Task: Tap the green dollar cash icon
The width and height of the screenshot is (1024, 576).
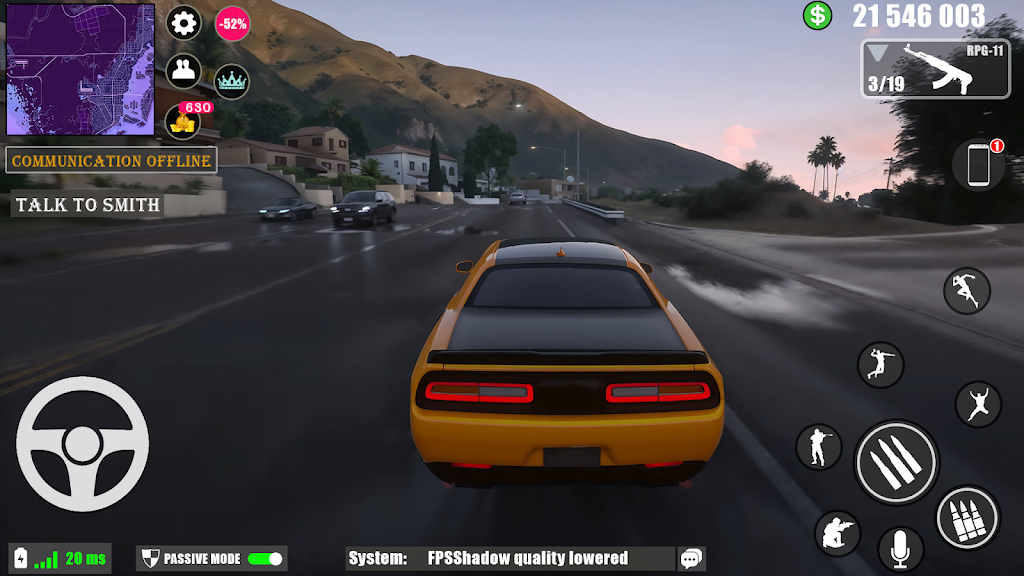Action: 818,15
